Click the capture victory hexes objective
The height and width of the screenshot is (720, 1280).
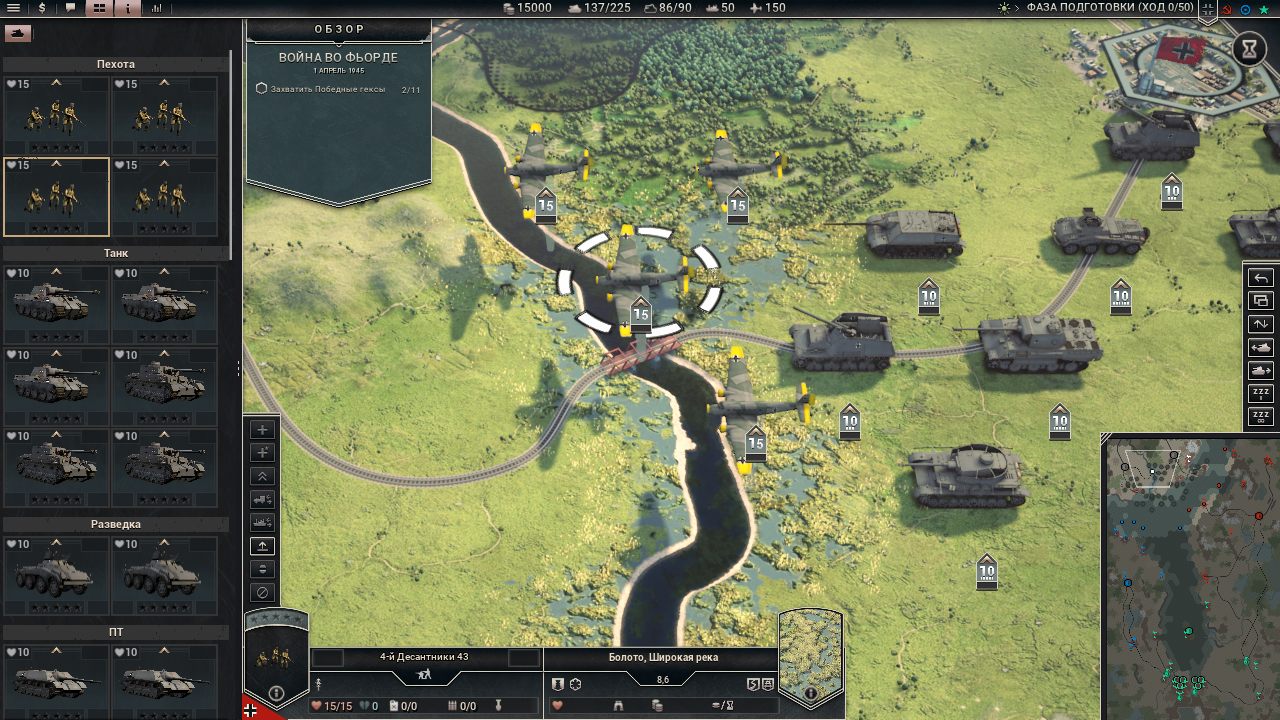click(320, 89)
